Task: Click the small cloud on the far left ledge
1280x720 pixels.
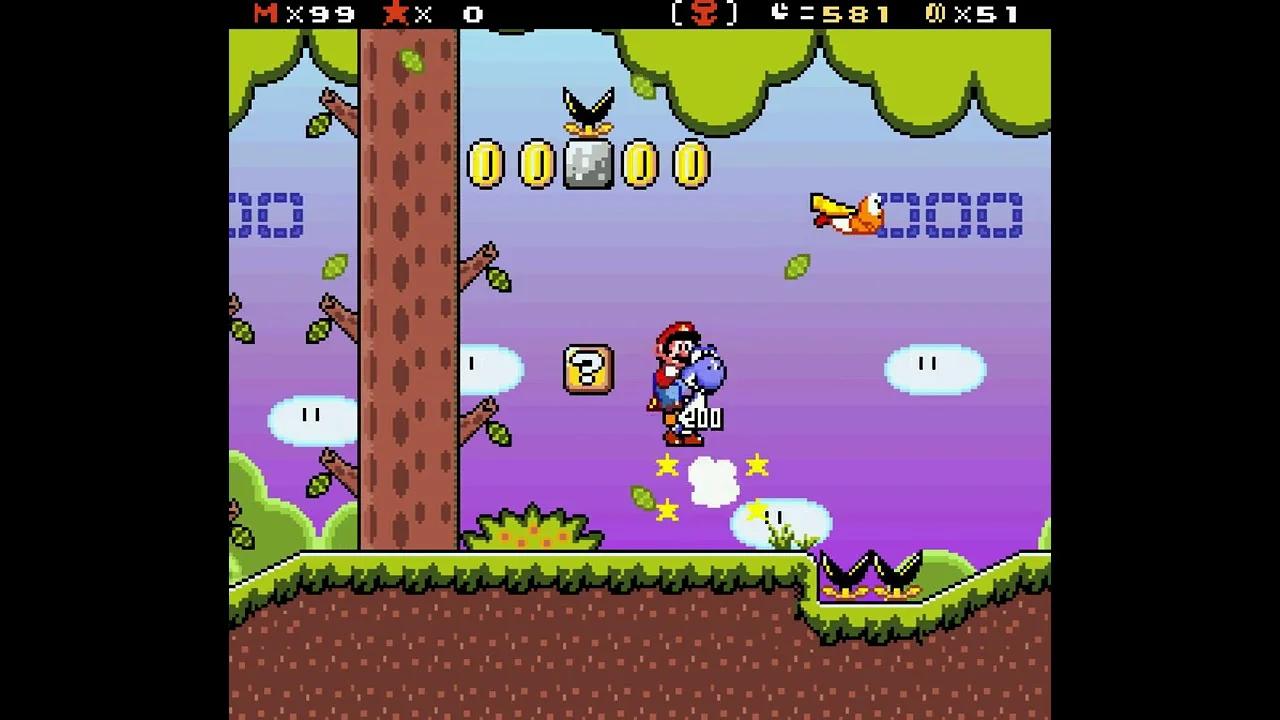Action: (x=311, y=418)
